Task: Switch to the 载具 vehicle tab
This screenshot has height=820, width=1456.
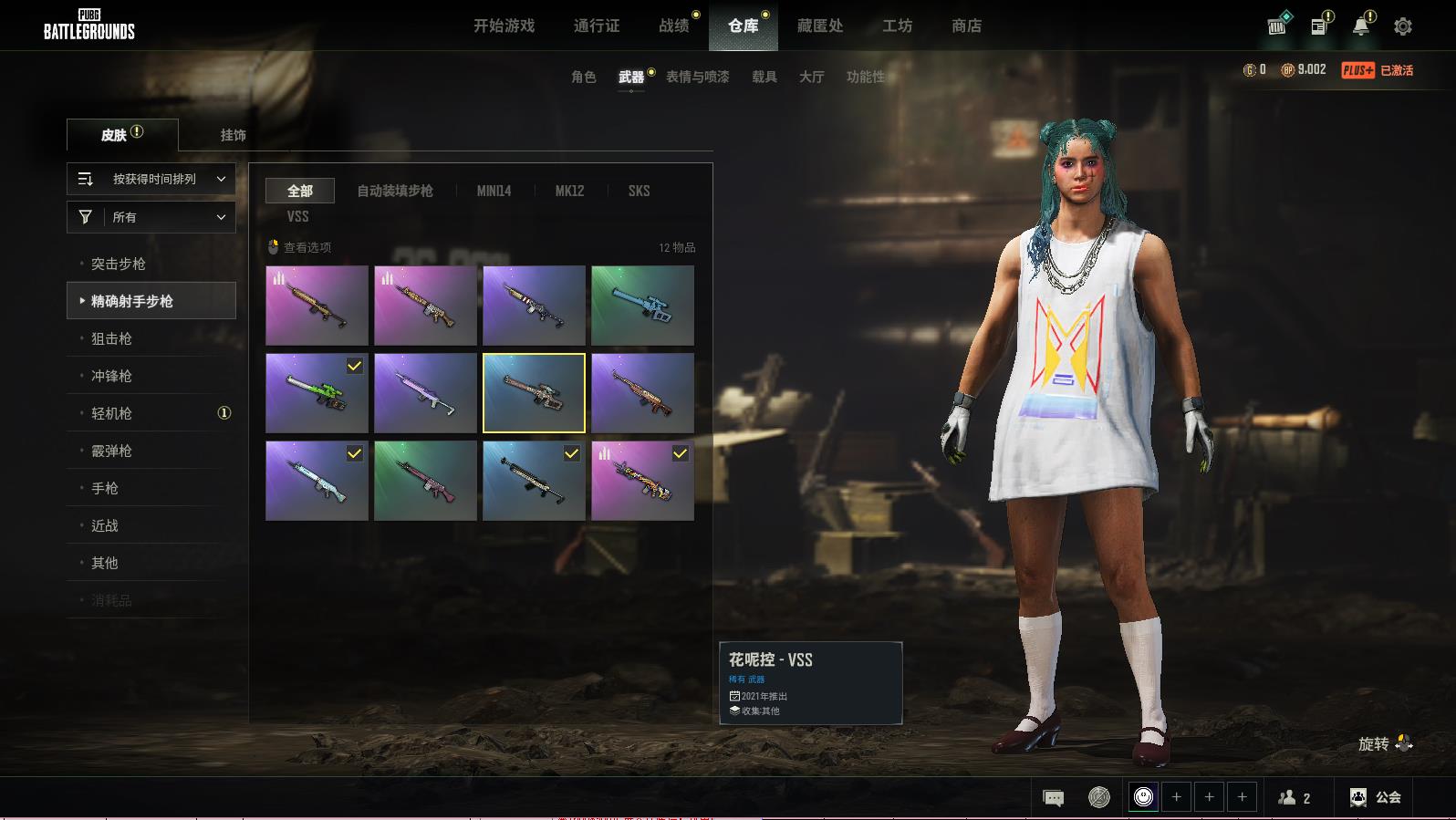Action: click(764, 77)
